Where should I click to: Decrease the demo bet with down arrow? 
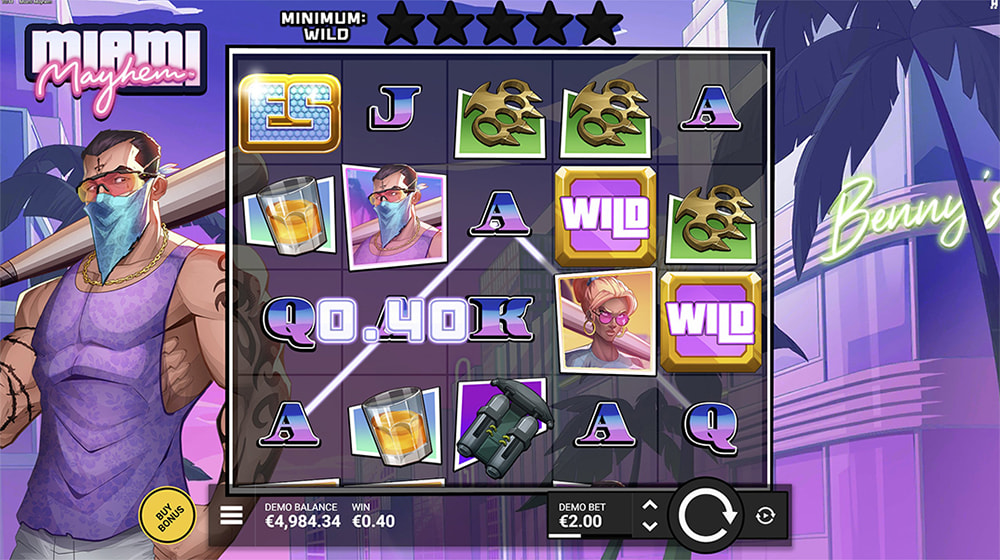(649, 525)
